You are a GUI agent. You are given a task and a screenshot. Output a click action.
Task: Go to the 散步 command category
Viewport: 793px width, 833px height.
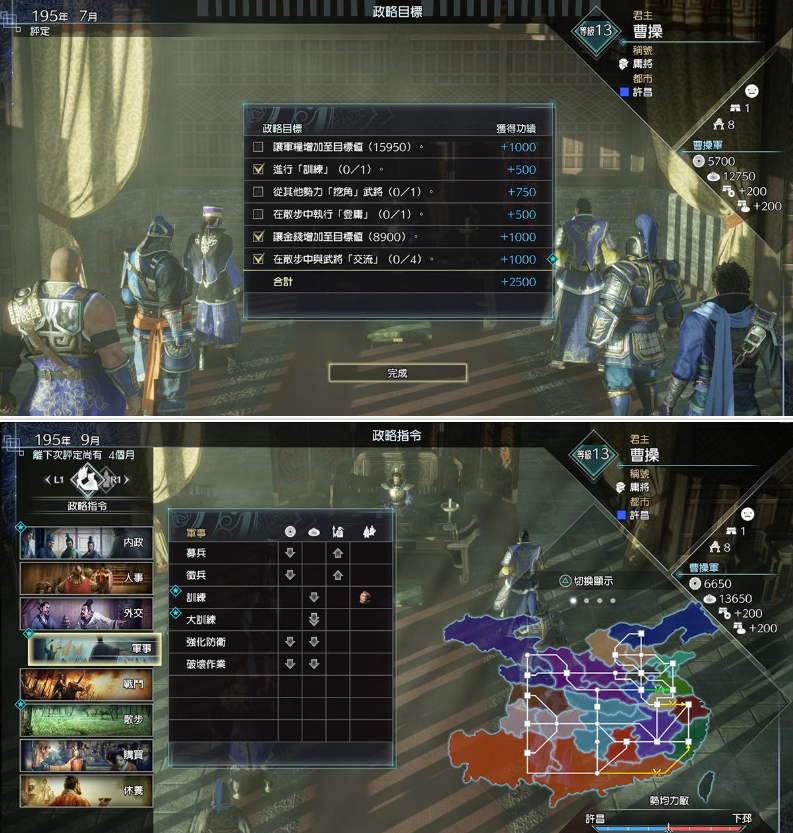click(x=86, y=720)
